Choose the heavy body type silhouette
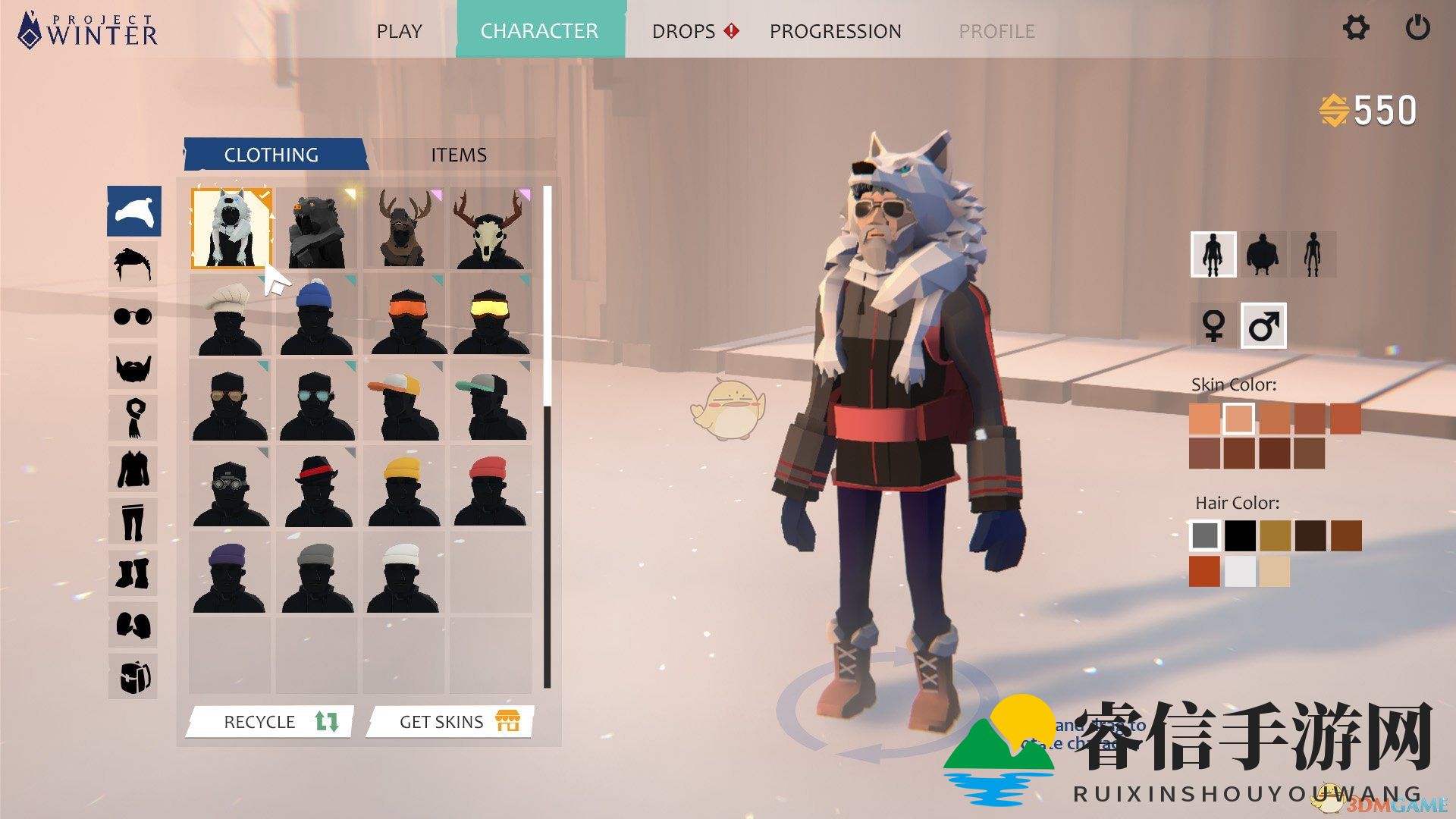This screenshot has width=1456, height=819. [1263, 255]
